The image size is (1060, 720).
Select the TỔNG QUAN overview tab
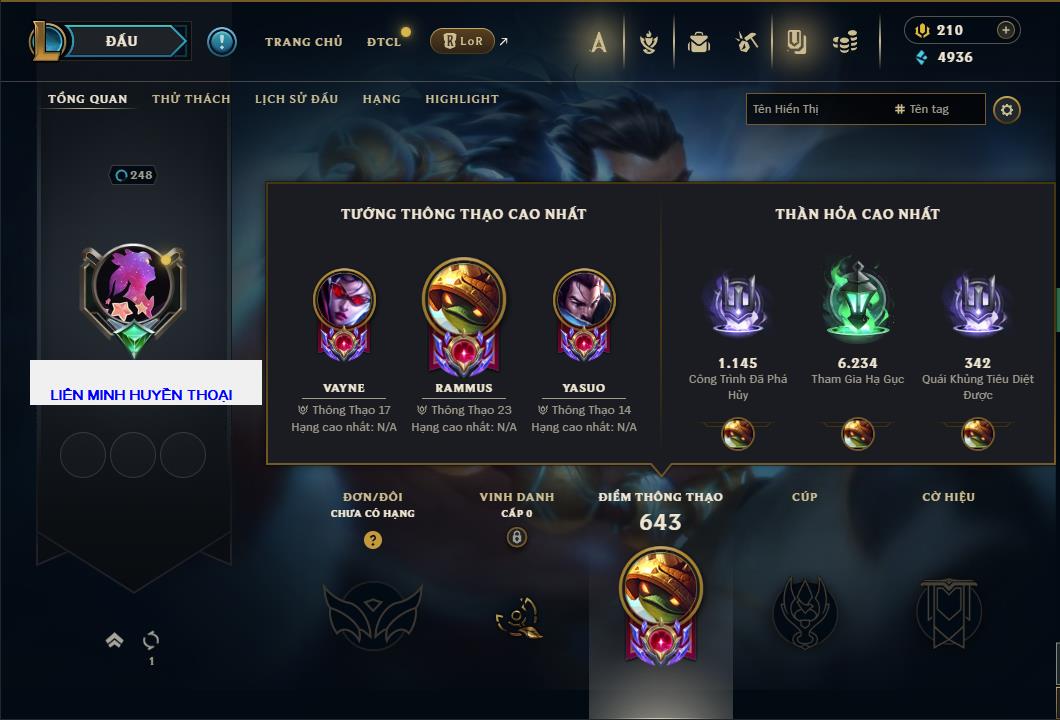tap(88, 99)
